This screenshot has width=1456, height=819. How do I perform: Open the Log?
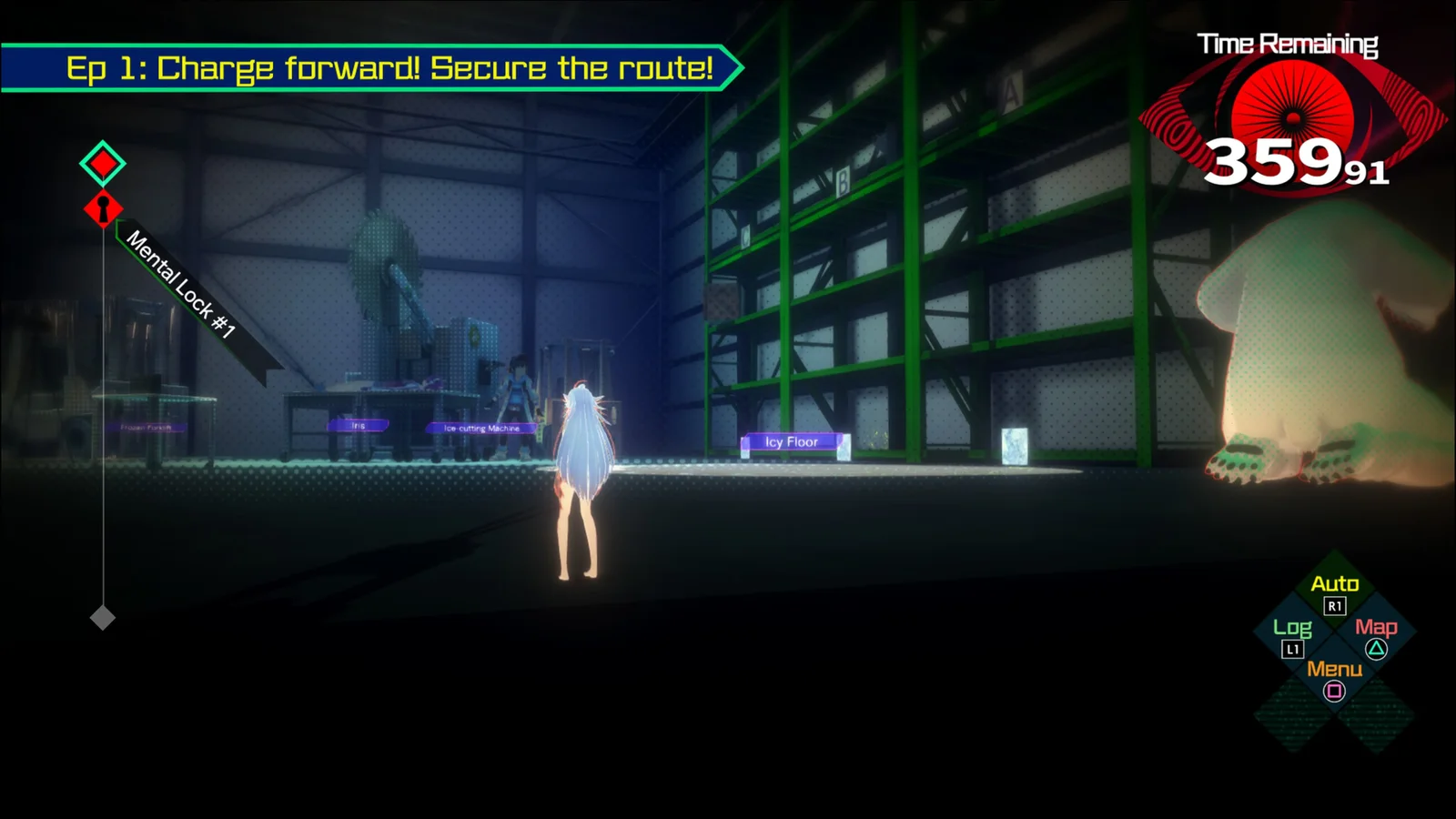[1292, 636]
